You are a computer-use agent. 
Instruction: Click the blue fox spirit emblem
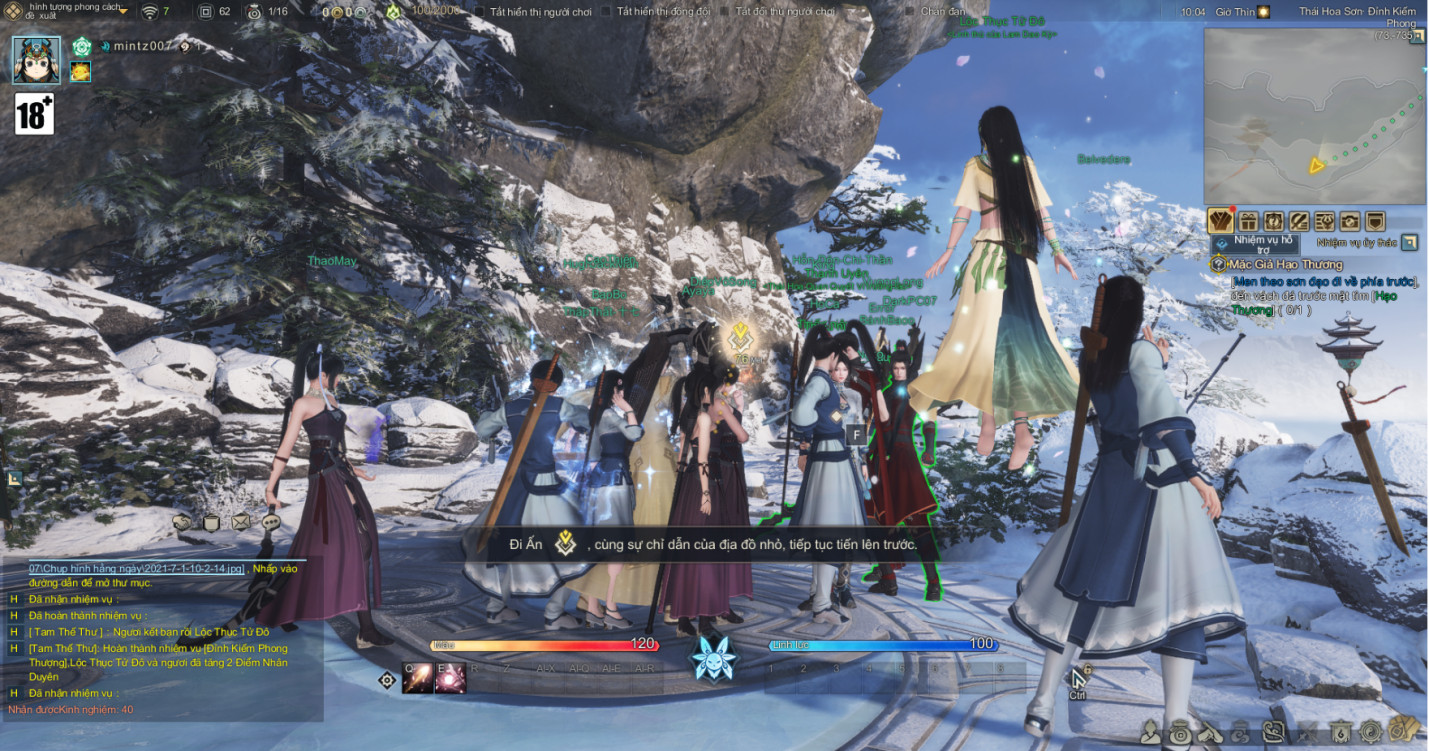click(714, 658)
